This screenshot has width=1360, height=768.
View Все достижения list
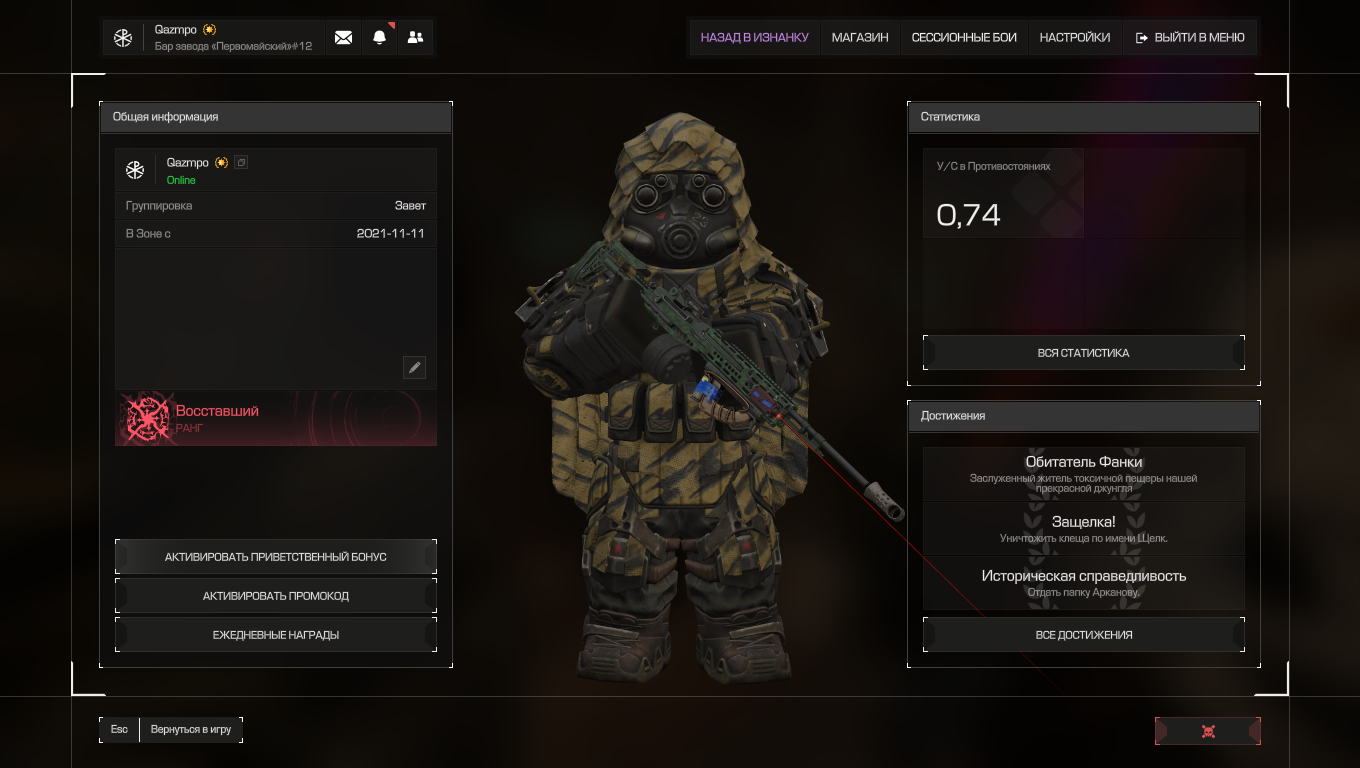point(1083,635)
